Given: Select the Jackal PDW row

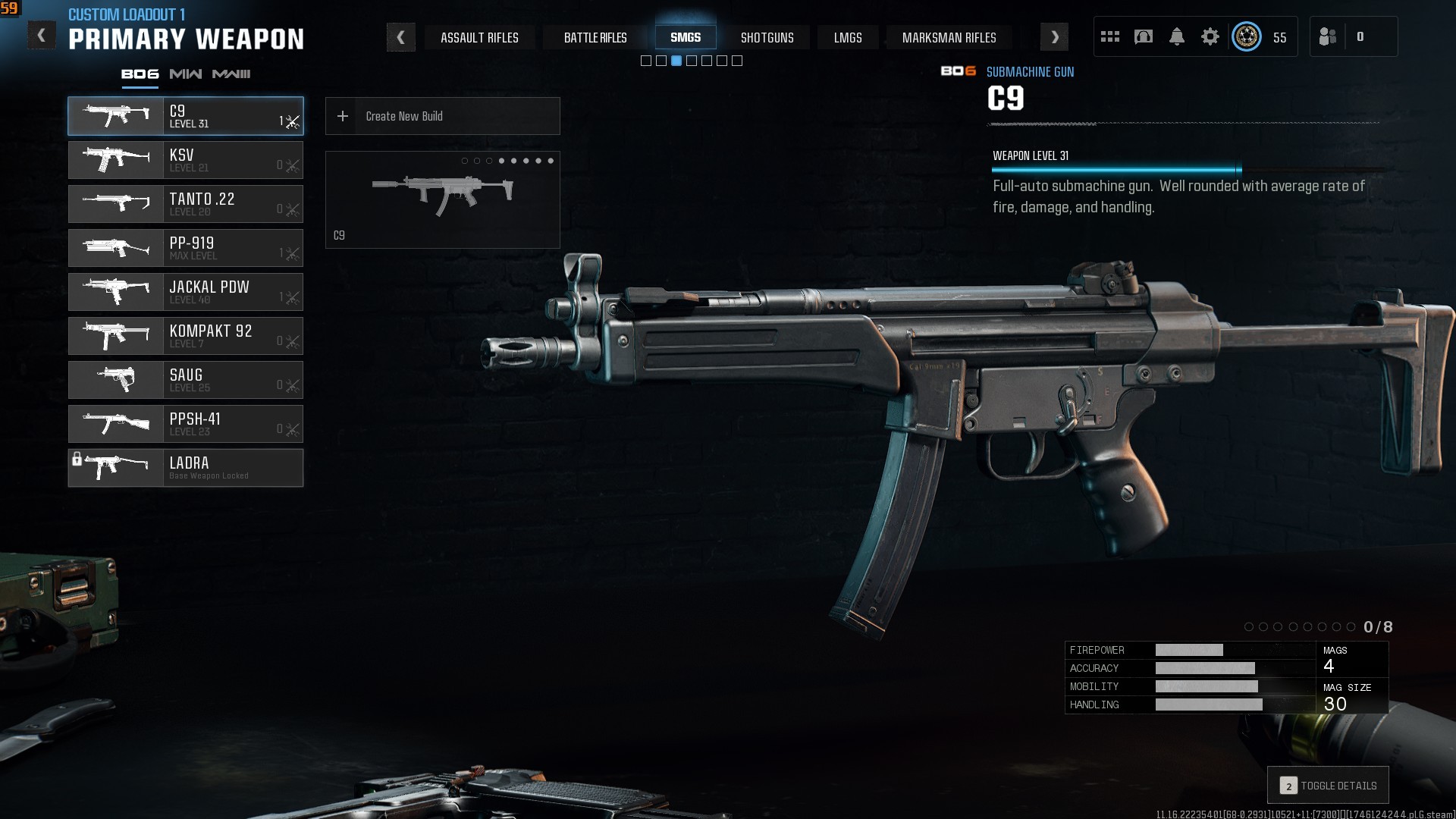Looking at the screenshot, I should pos(186,292).
